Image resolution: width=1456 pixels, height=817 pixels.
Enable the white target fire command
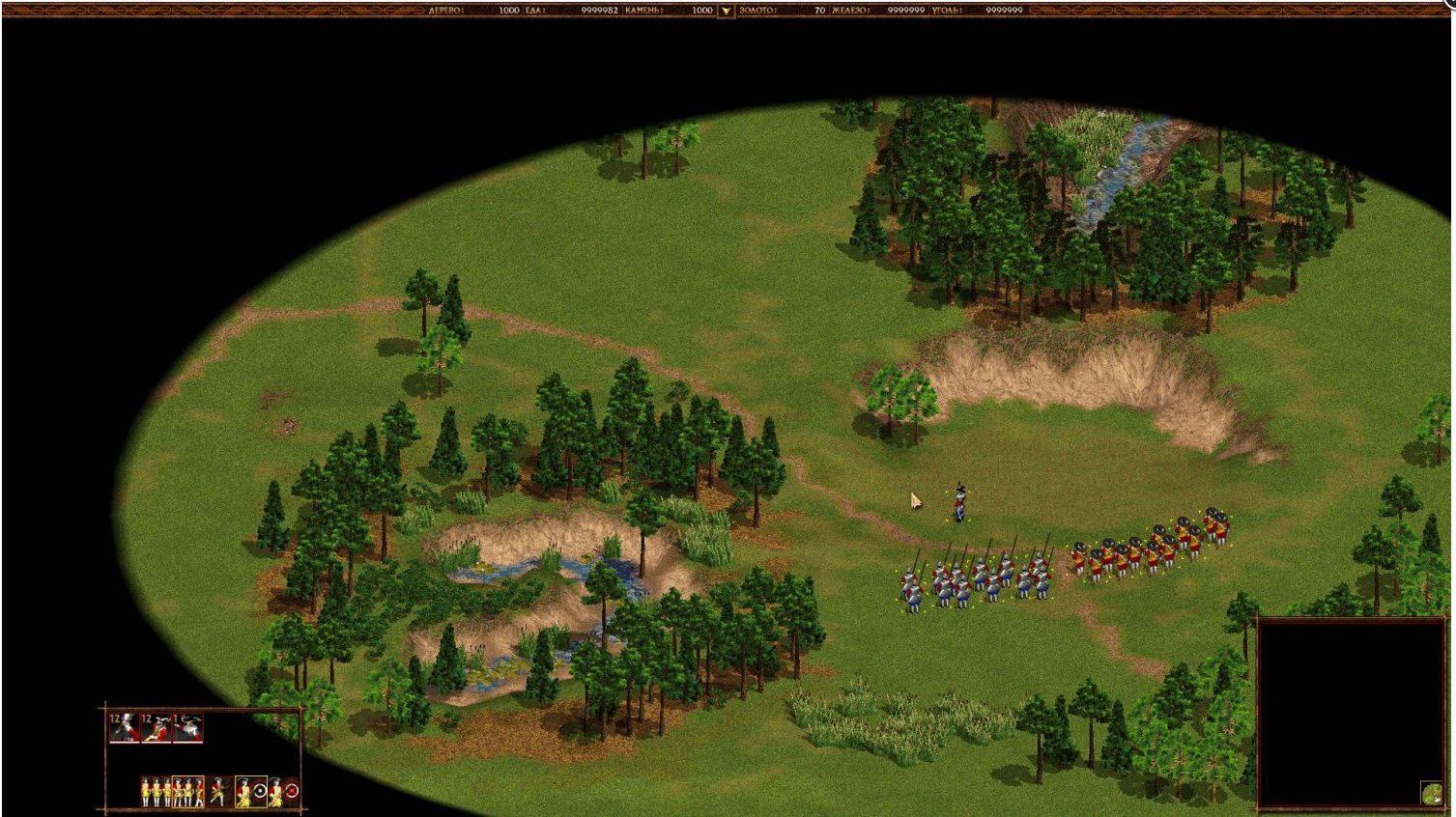(251, 792)
